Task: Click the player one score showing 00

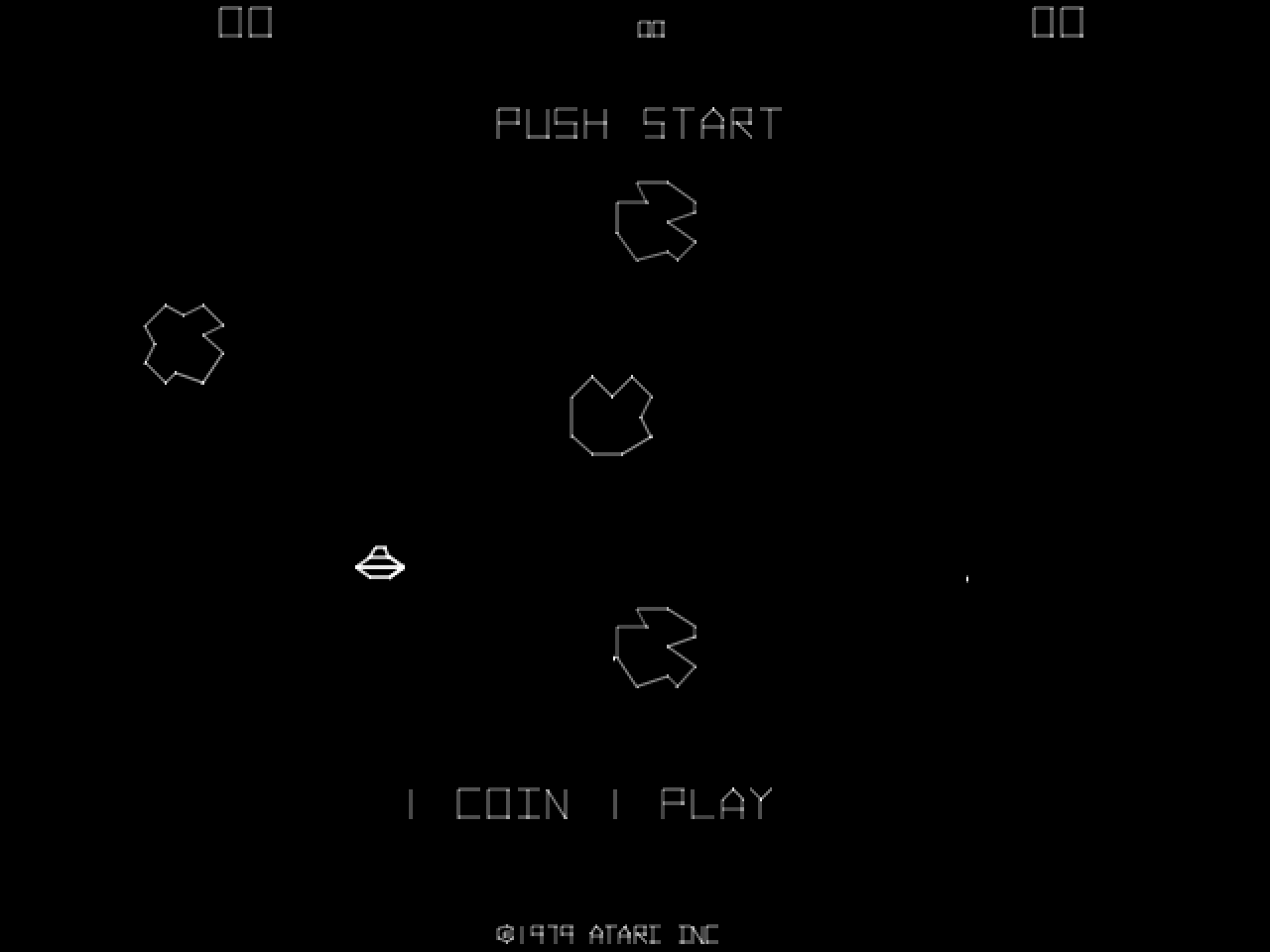Action: (x=246, y=22)
